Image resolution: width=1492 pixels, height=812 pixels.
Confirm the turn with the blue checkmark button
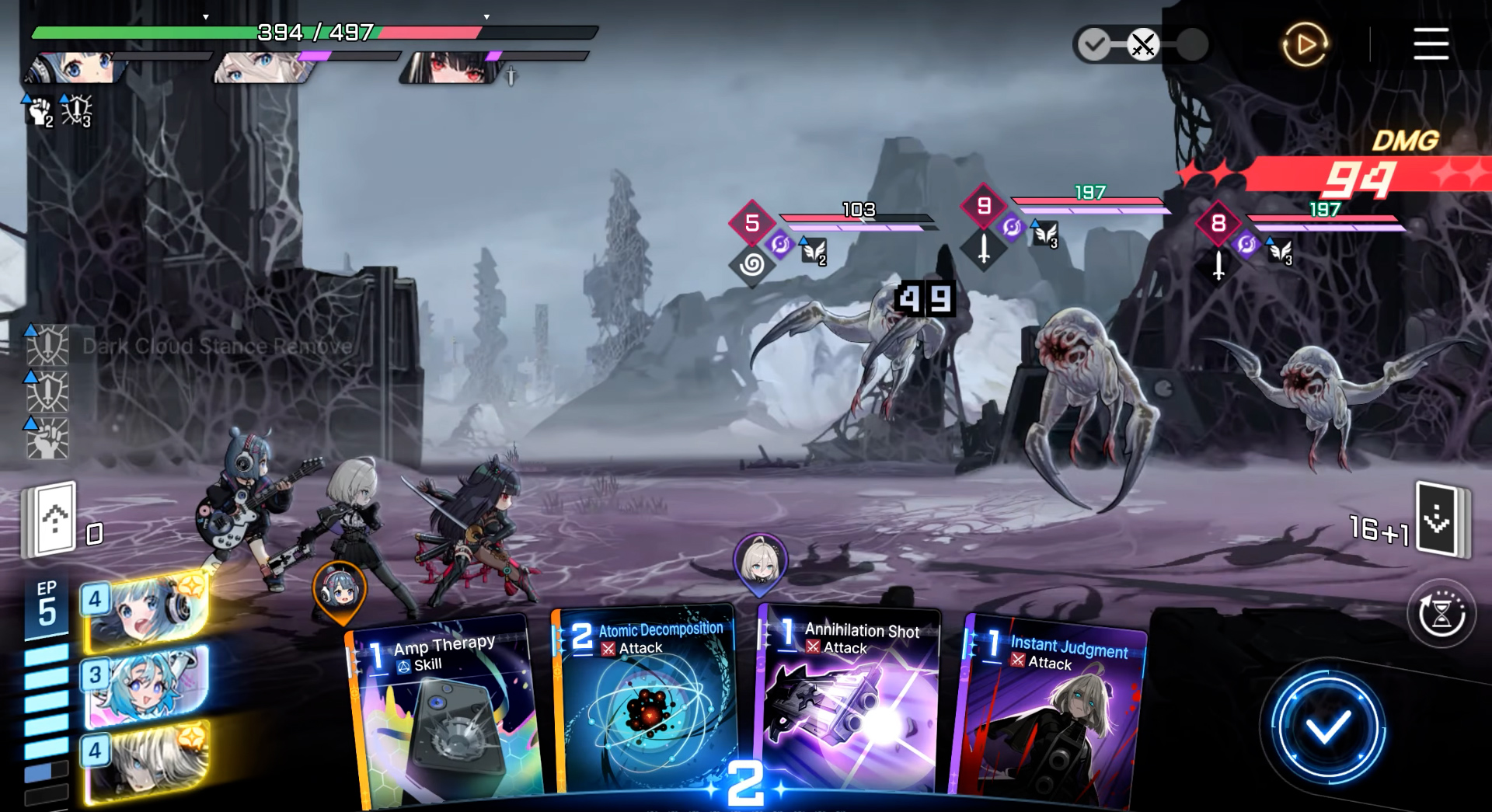(x=1327, y=729)
